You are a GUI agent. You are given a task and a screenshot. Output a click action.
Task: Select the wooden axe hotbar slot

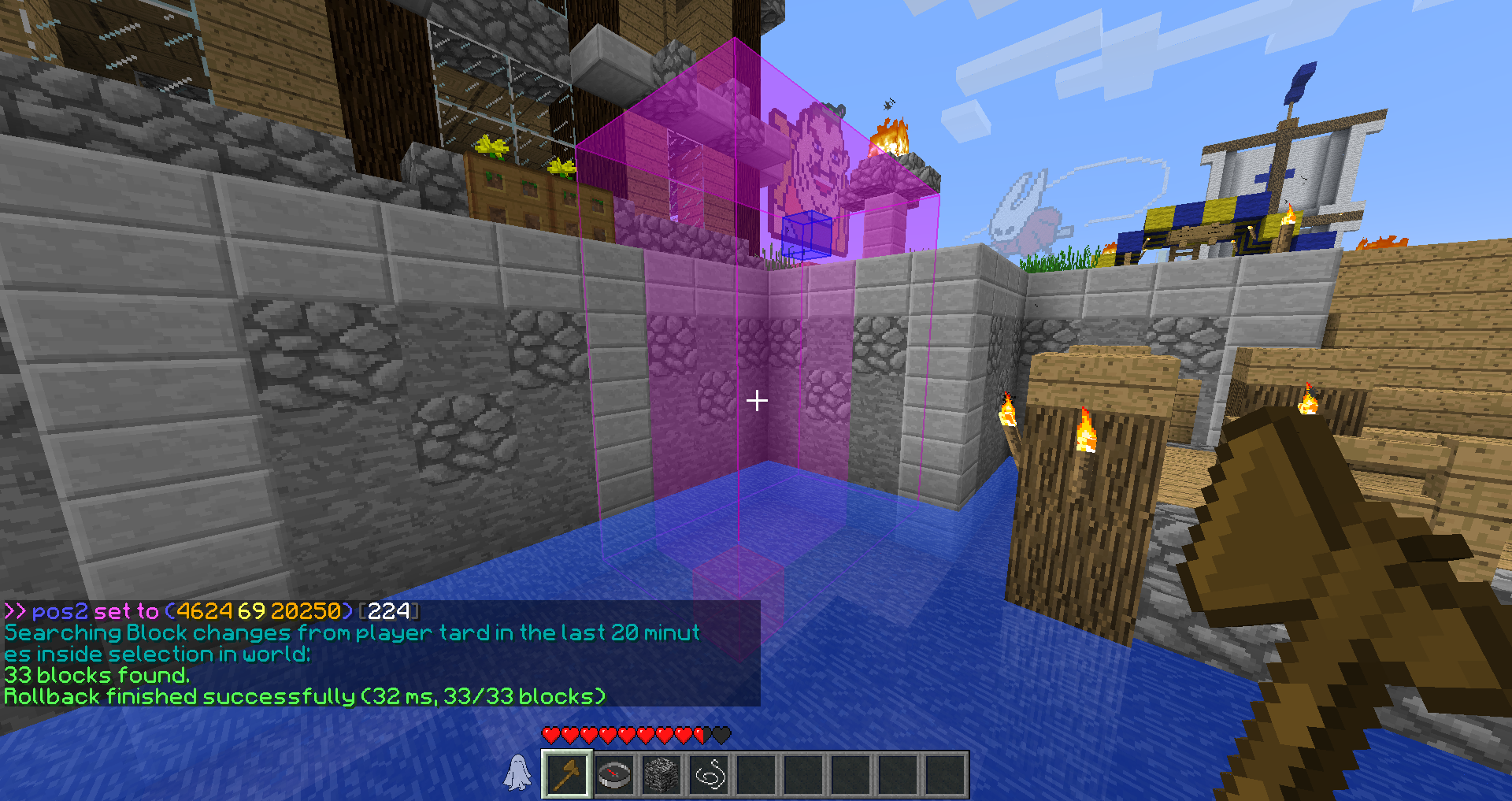click(567, 775)
